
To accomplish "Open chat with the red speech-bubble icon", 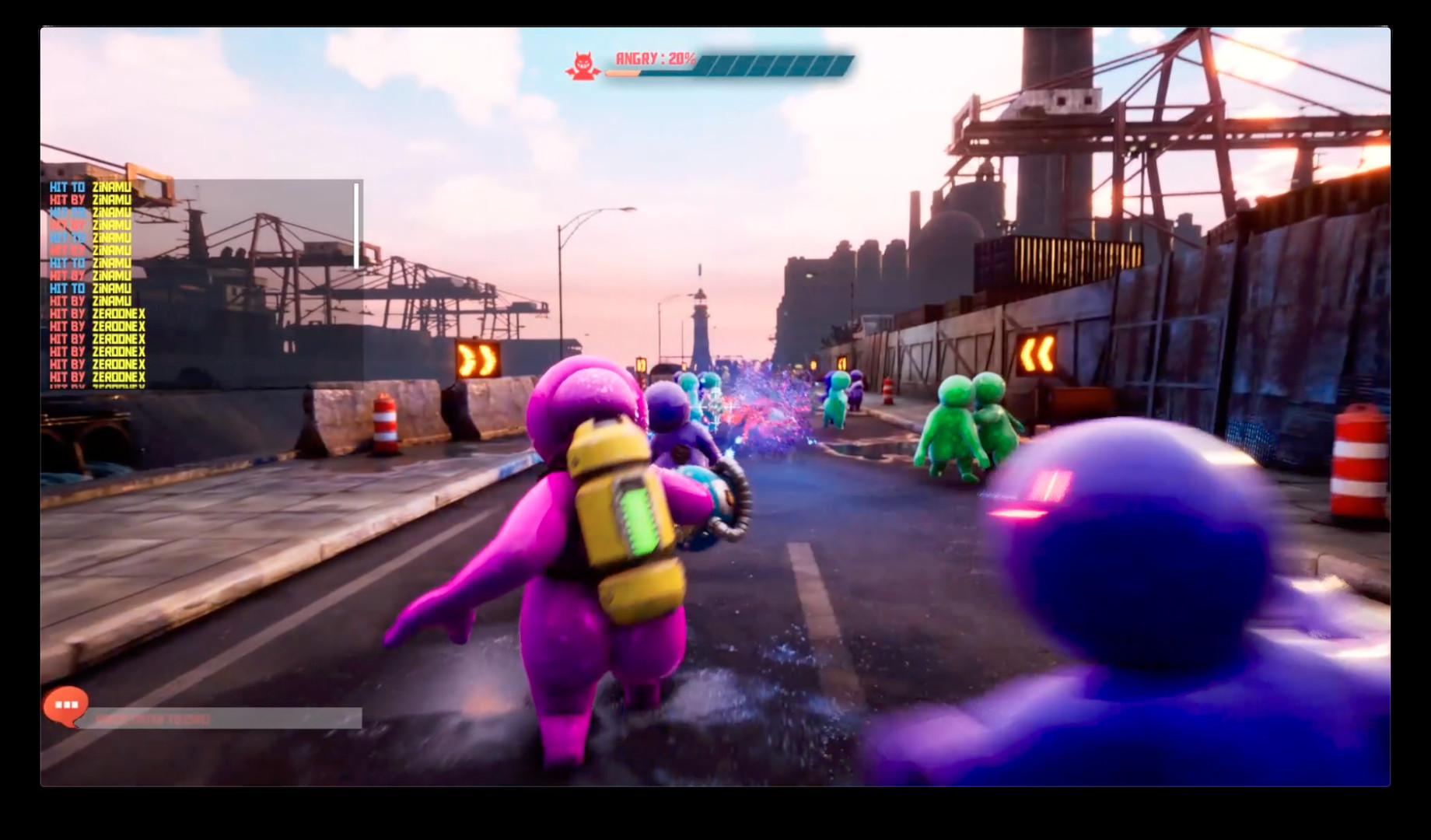I will 66,705.
